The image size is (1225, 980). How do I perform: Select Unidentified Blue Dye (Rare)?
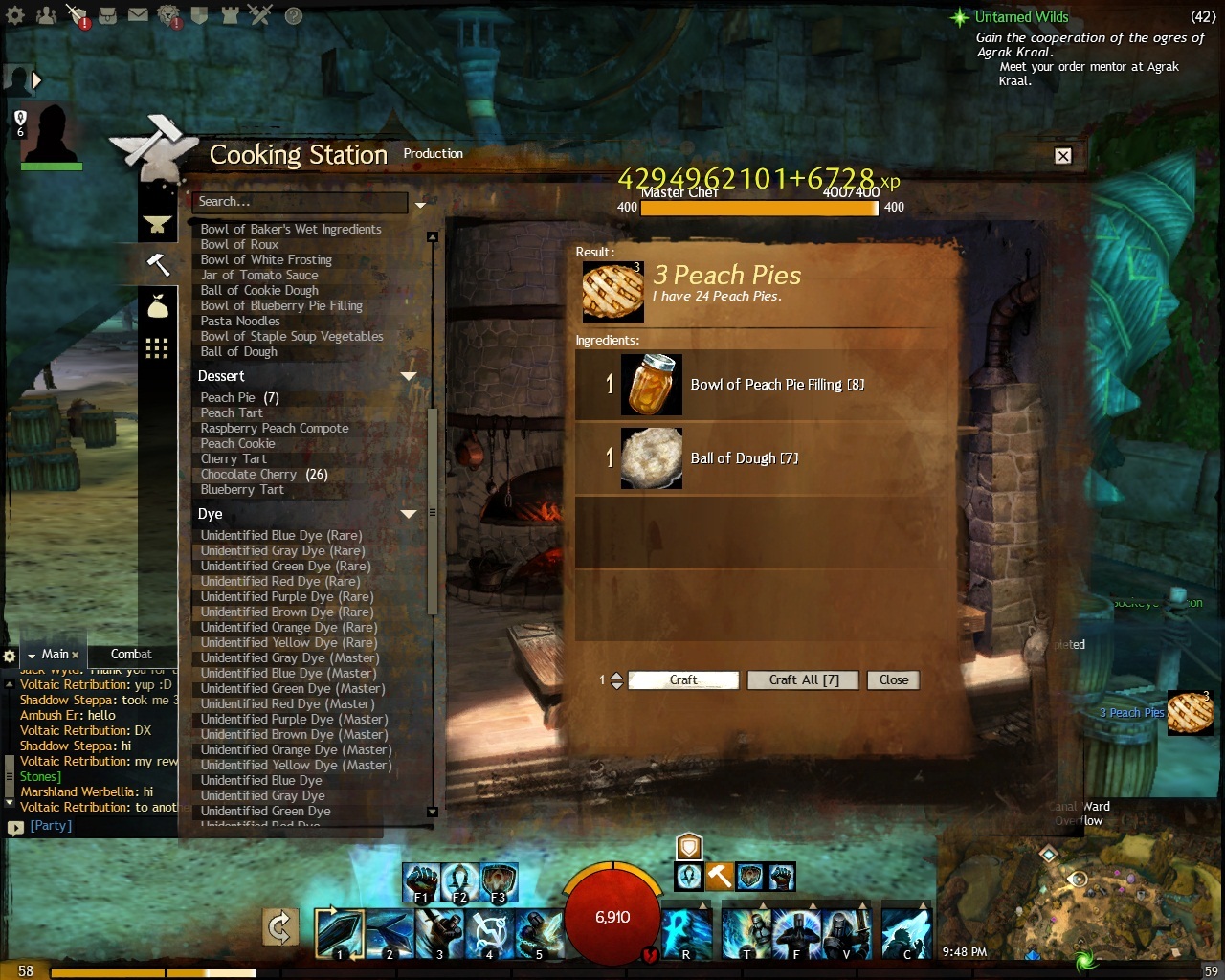(x=280, y=535)
